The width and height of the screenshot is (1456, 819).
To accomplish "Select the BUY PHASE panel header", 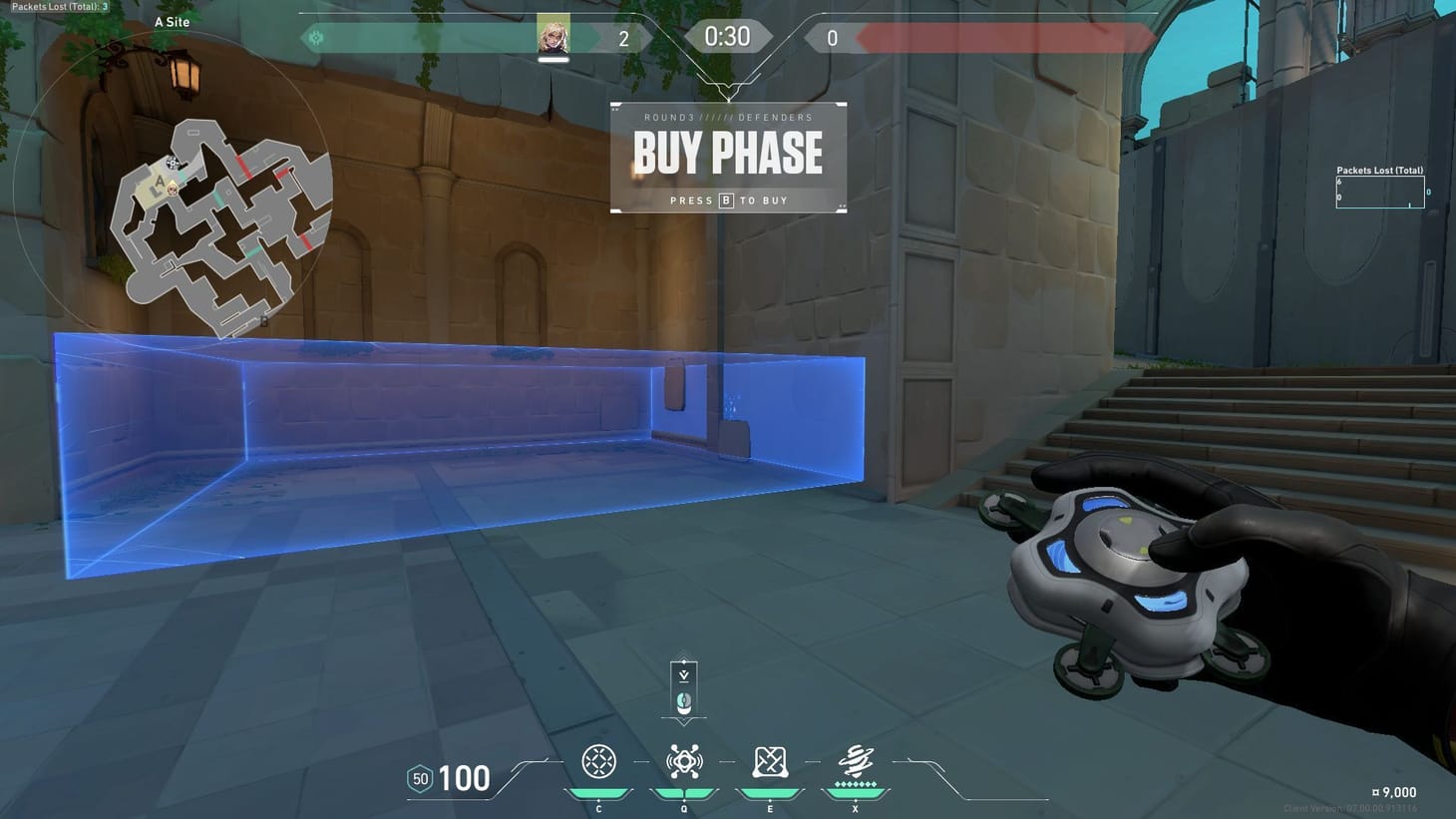I will pyautogui.click(x=727, y=153).
